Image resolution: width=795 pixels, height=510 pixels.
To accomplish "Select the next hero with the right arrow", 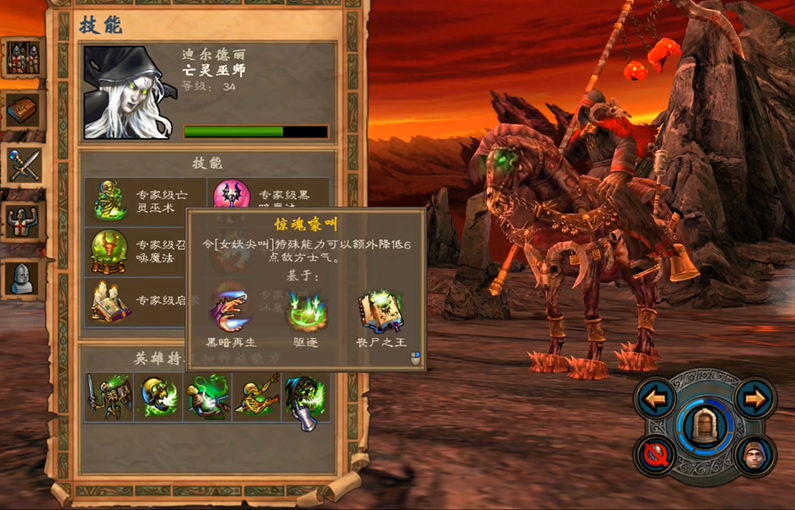I will coord(754,399).
